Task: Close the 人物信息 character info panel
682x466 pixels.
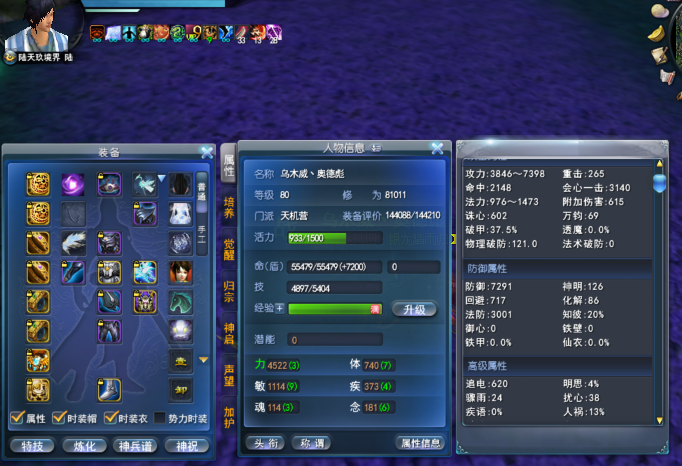Action: pos(437,149)
